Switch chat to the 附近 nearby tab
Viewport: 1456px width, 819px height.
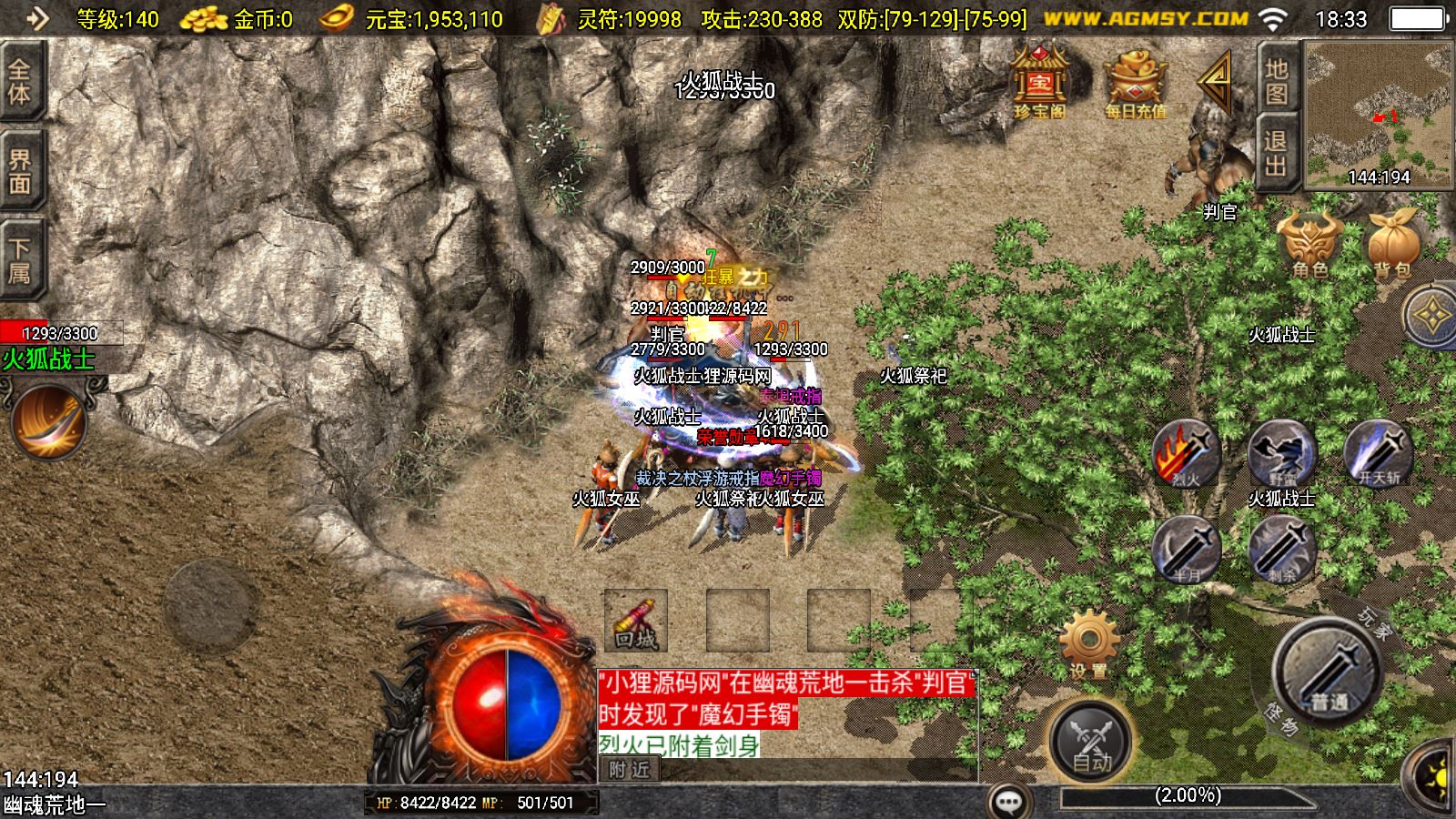click(x=630, y=770)
